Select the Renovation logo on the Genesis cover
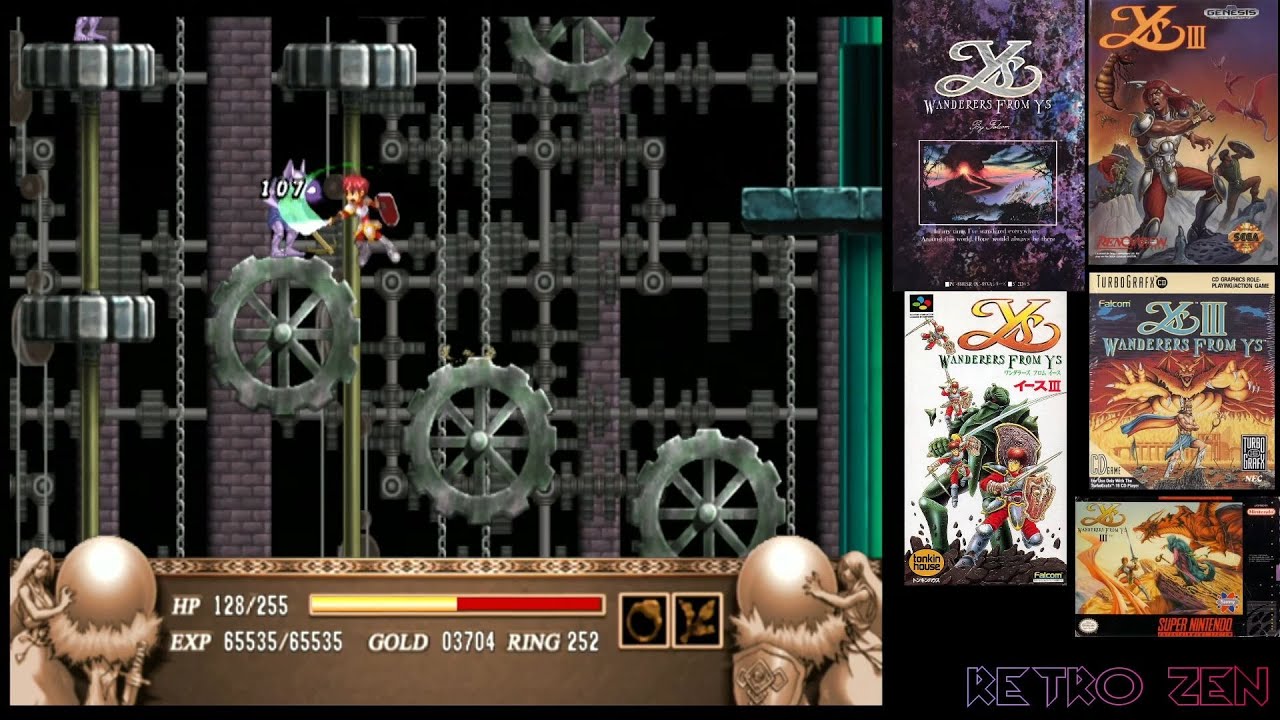The height and width of the screenshot is (720, 1280). click(x=1128, y=240)
